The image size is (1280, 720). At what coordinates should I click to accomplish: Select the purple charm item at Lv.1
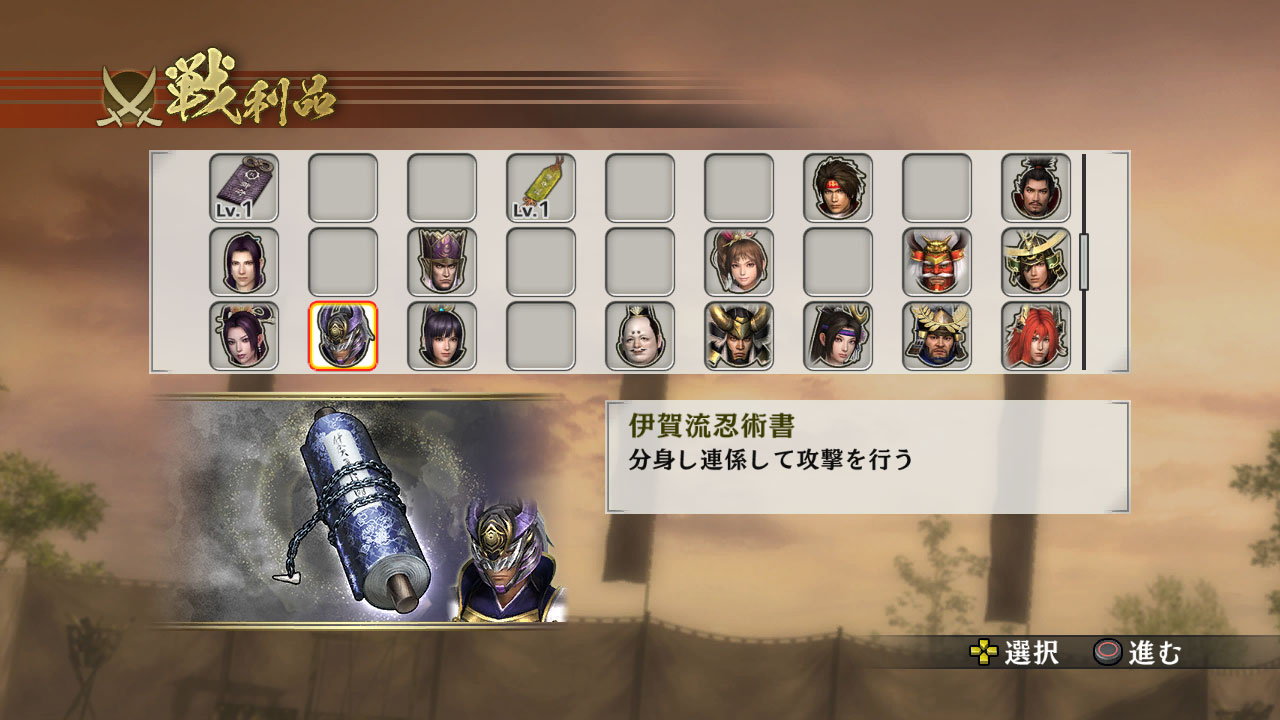[x=245, y=185]
